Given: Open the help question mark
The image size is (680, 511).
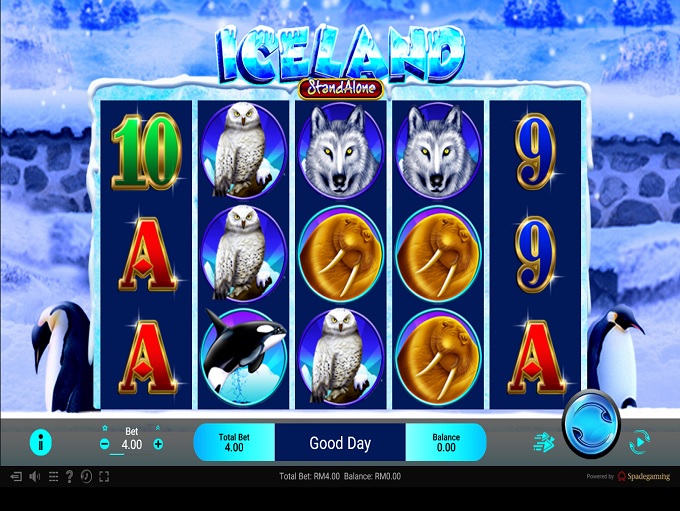Looking at the screenshot, I should [68, 477].
